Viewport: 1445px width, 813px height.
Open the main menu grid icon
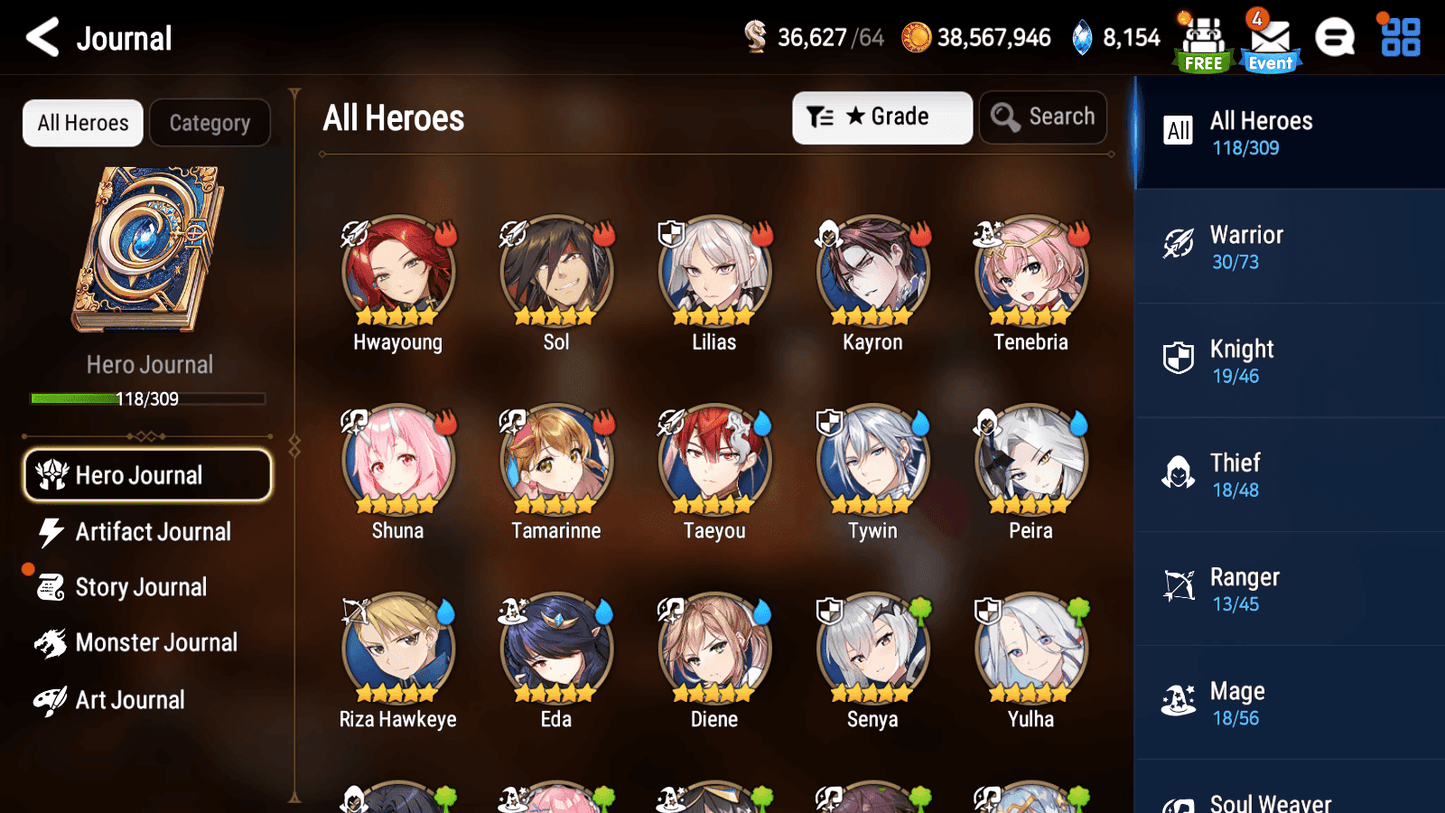[1398, 36]
